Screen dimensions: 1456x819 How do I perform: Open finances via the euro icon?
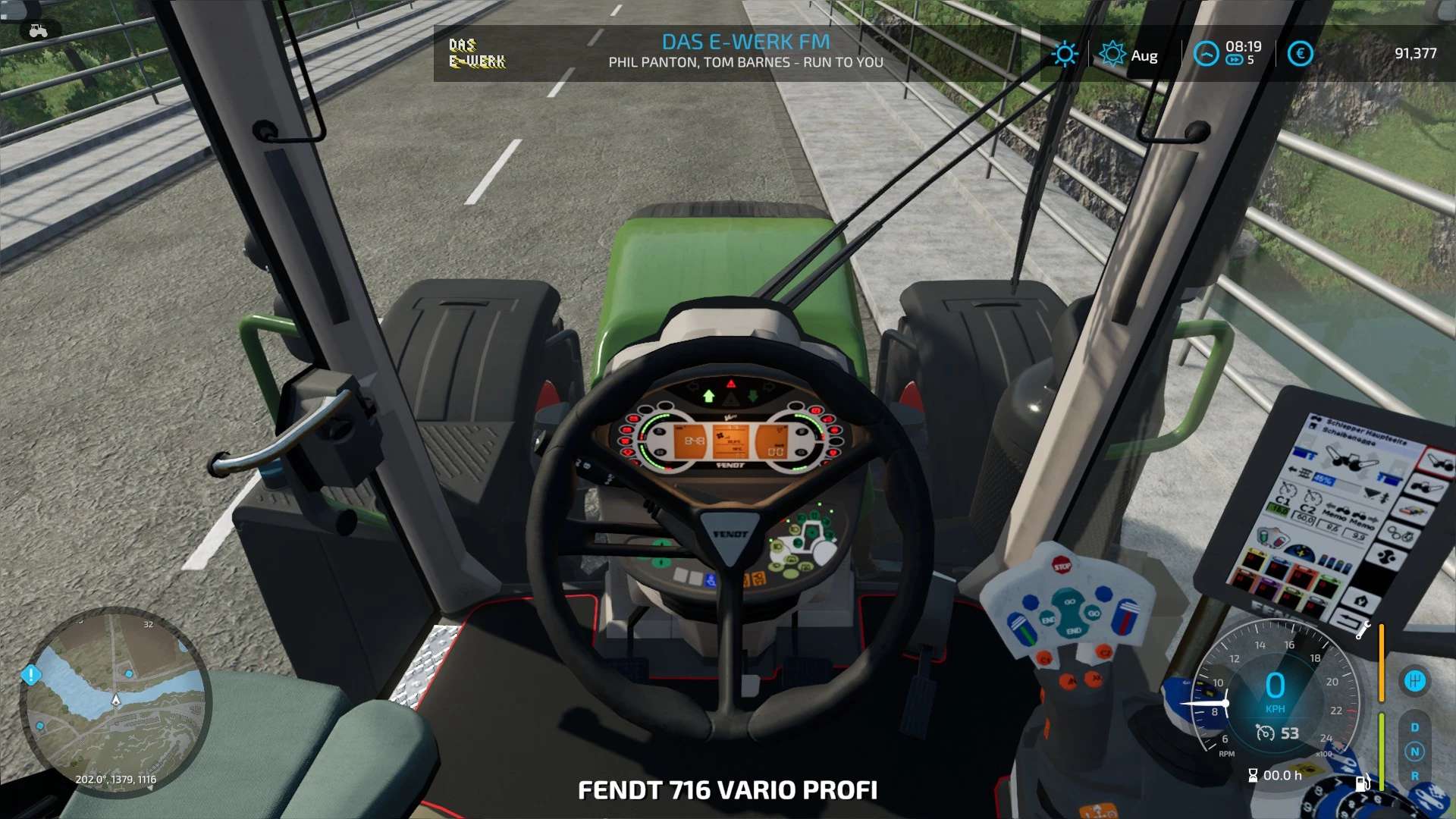(x=1300, y=54)
